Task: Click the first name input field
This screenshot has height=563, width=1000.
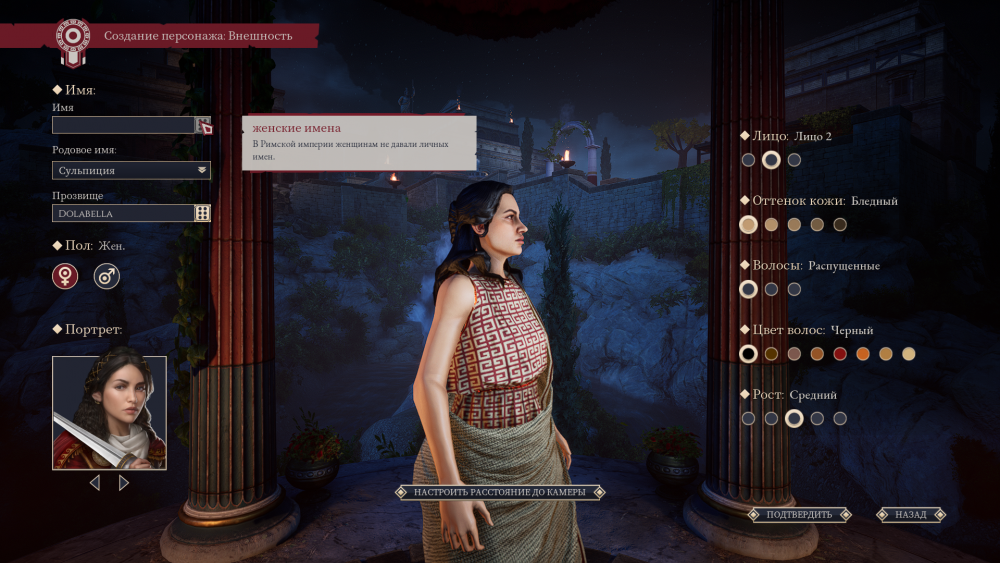Action: [x=123, y=125]
